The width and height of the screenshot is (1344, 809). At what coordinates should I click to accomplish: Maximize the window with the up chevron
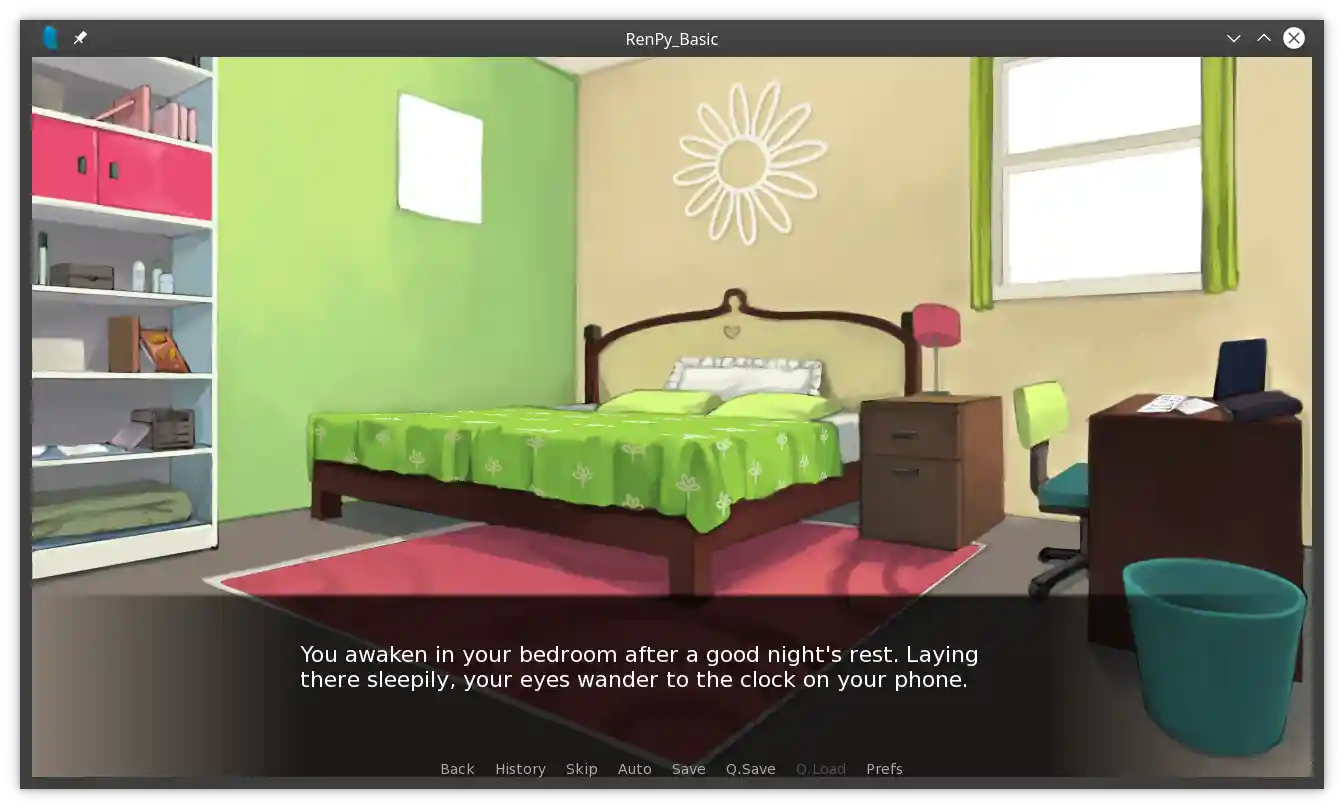pyautogui.click(x=1263, y=38)
